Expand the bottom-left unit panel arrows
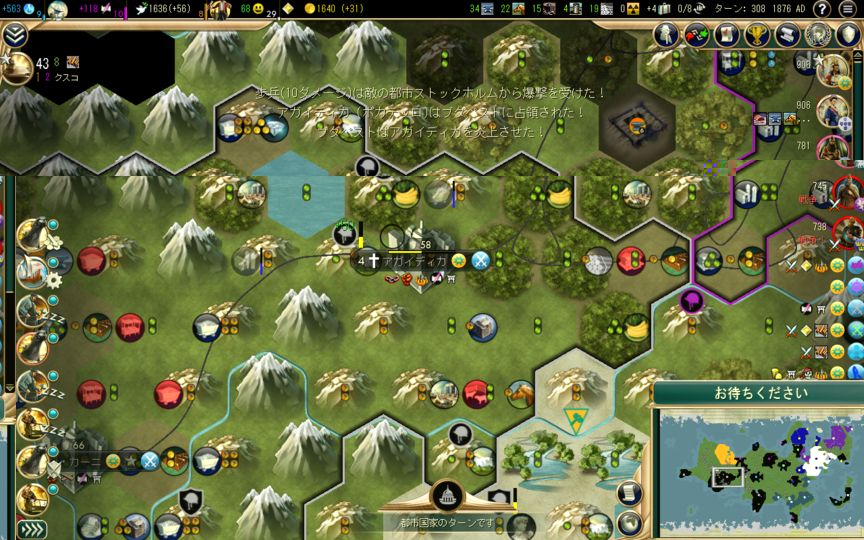Image resolution: width=864 pixels, height=540 pixels. click(x=31, y=529)
